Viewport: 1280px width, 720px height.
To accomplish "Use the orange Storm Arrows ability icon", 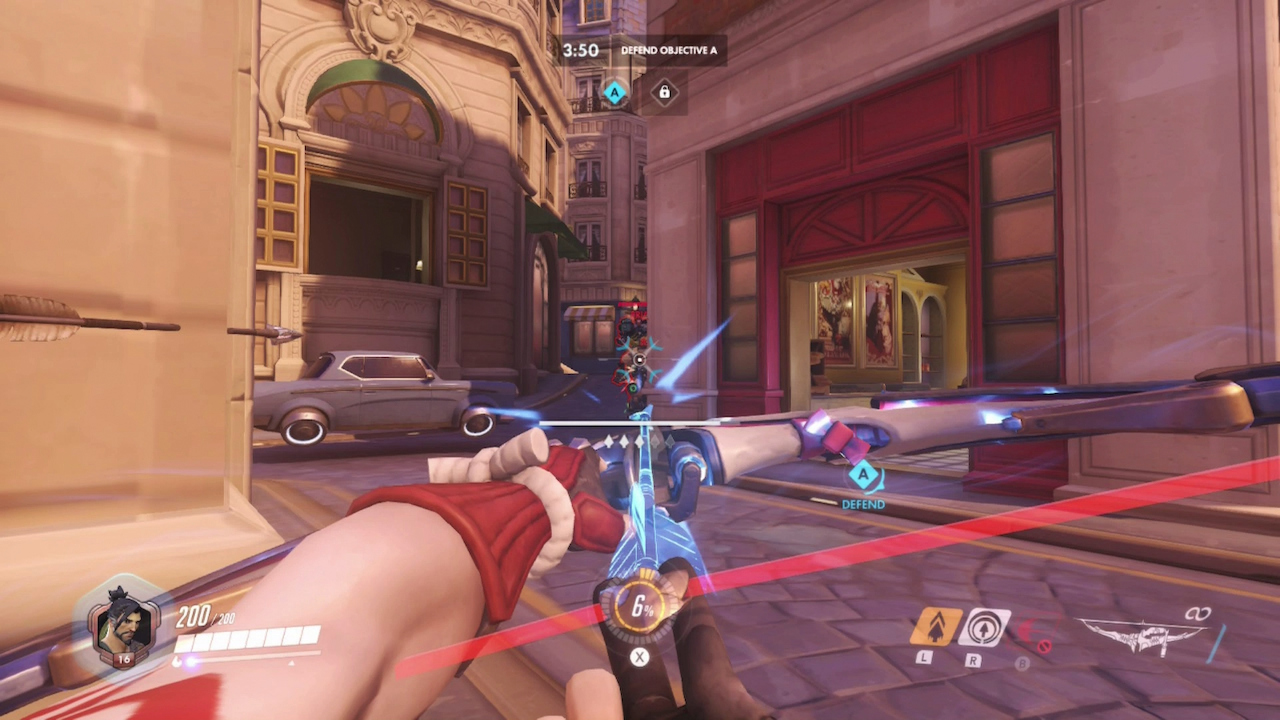I will (936, 627).
